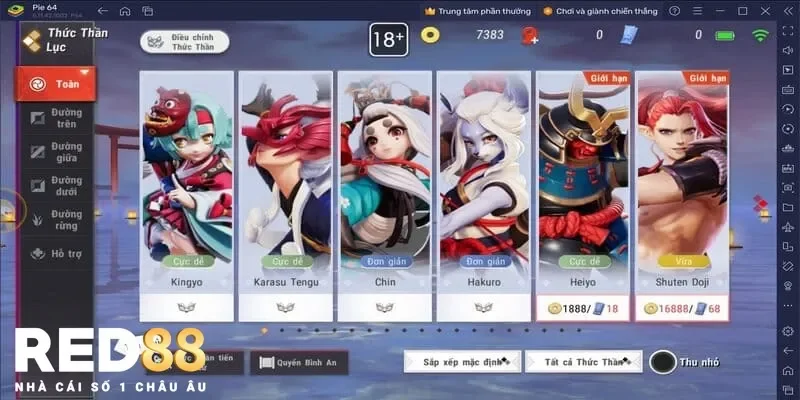Open the Tất cả Thức Thần filter
The height and width of the screenshot is (400, 800).
(x=584, y=361)
